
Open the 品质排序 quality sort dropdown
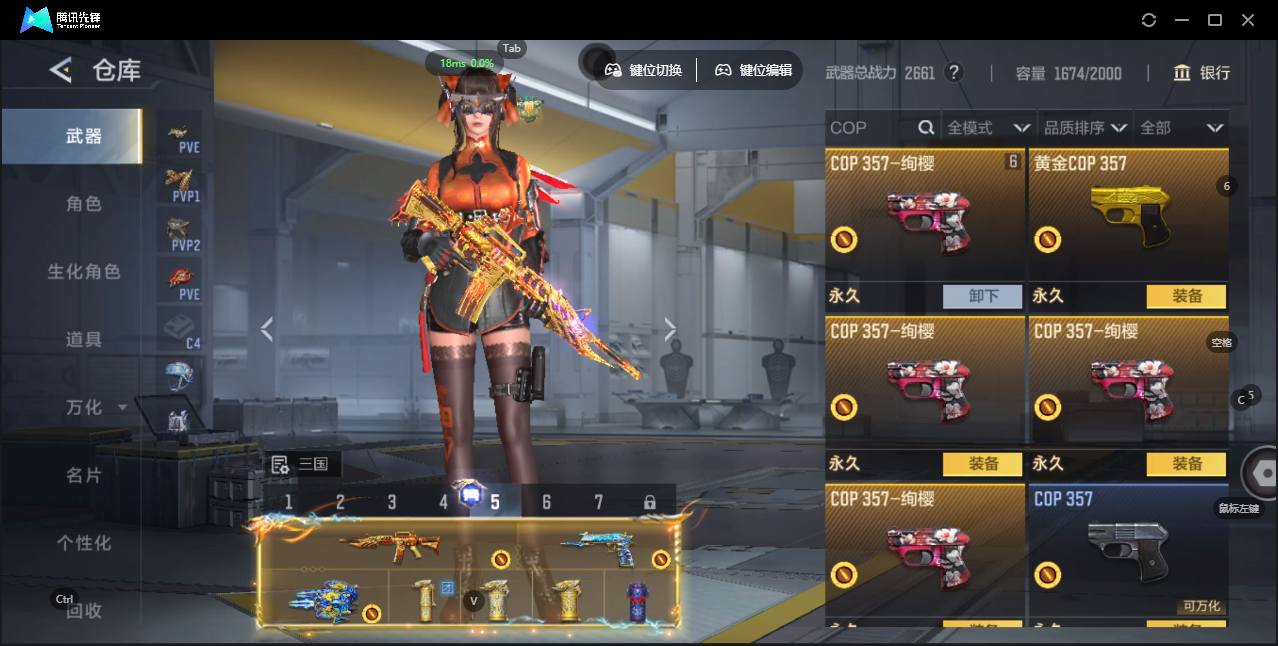pyautogui.click(x=1085, y=128)
